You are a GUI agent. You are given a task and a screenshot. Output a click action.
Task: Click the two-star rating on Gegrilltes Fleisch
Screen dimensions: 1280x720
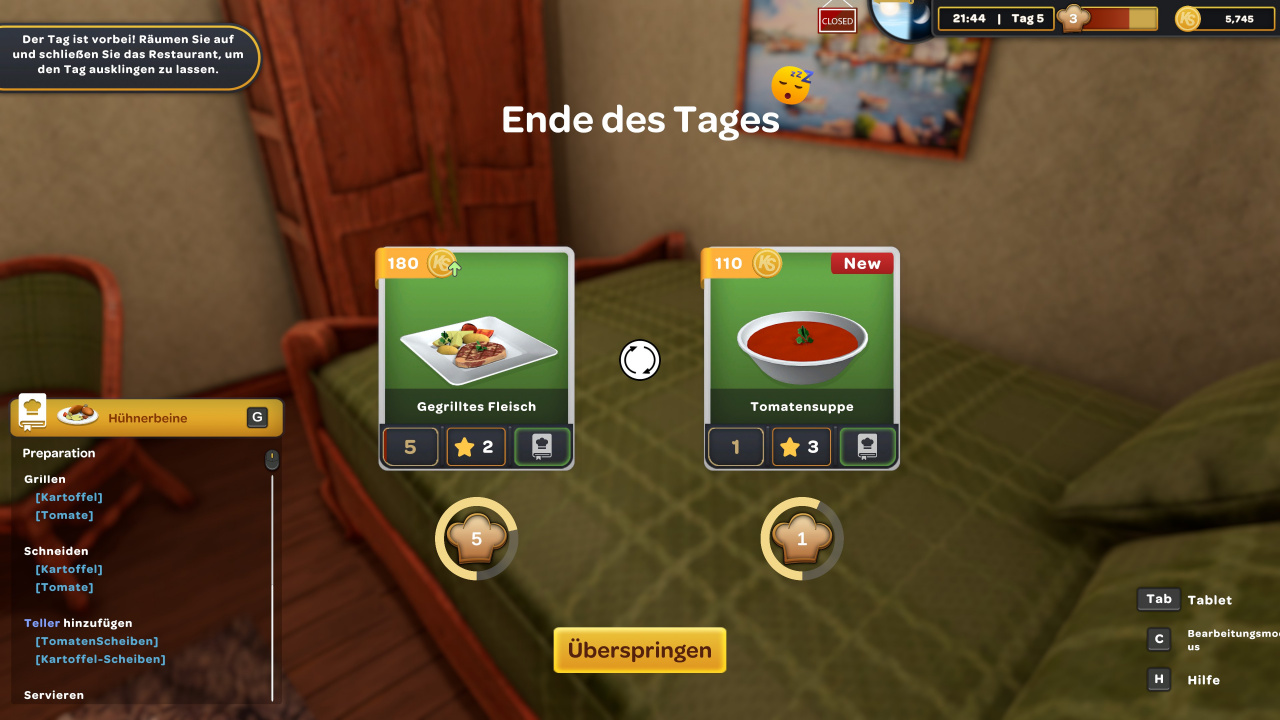coord(476,447)
